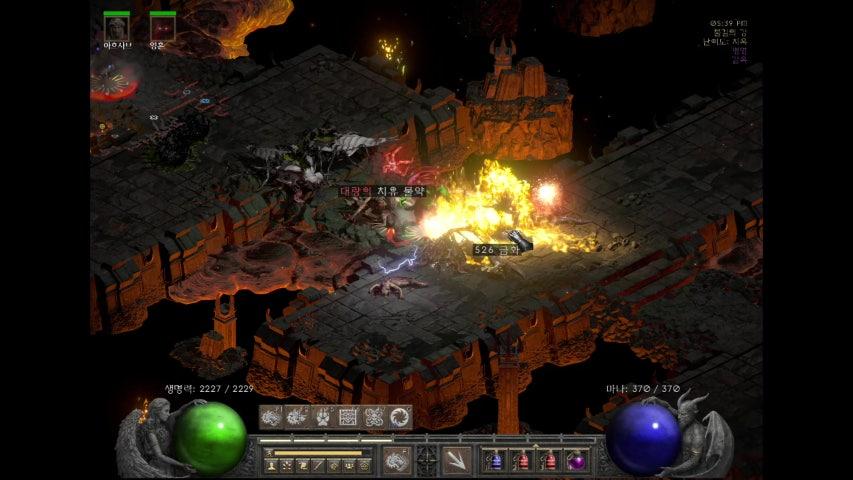853x480 pixels.
Task: Drink the purple rejuvenation potion in belt
Action: [x=576, y=461]
